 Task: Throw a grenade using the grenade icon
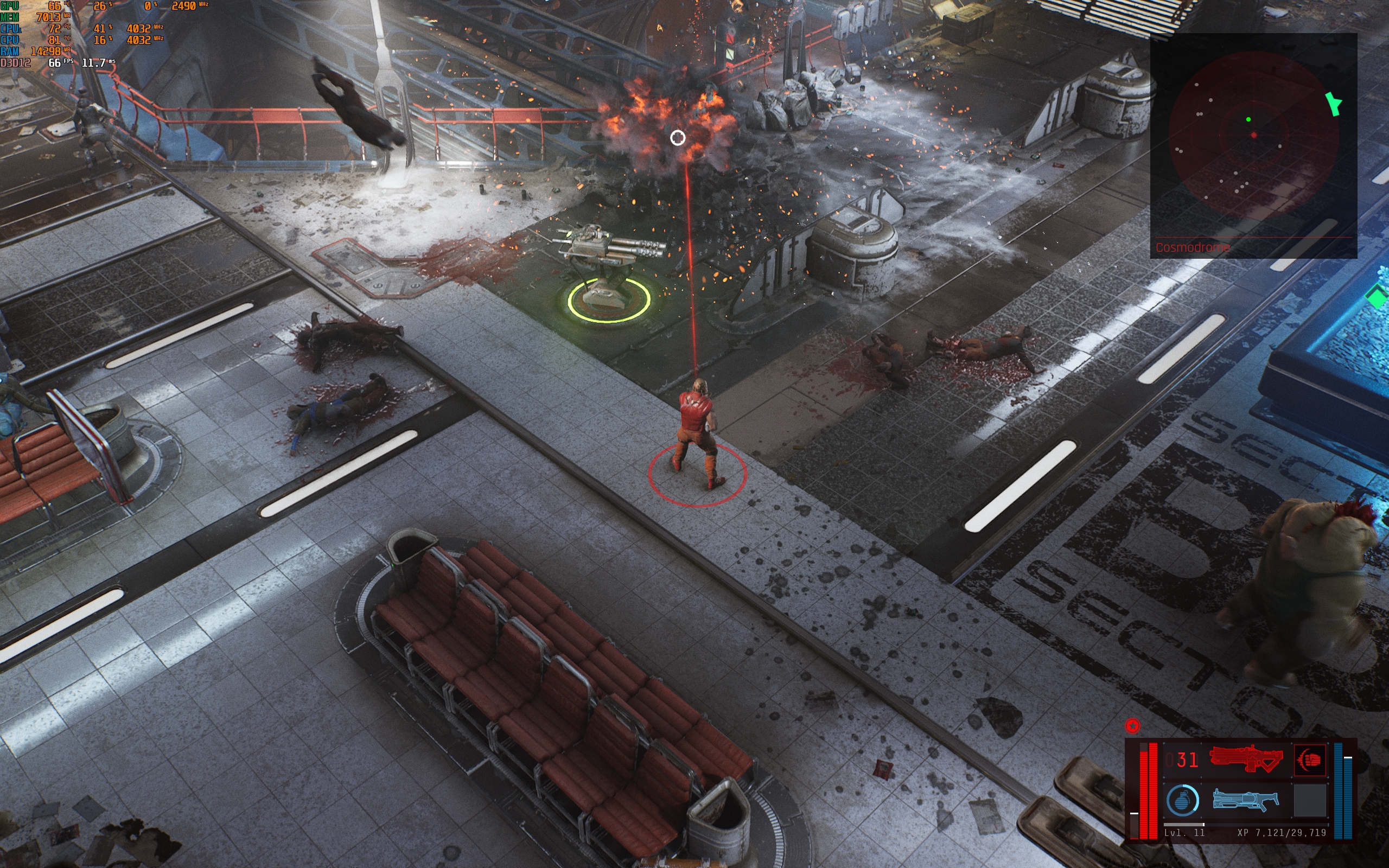(x=1182, y=800)
